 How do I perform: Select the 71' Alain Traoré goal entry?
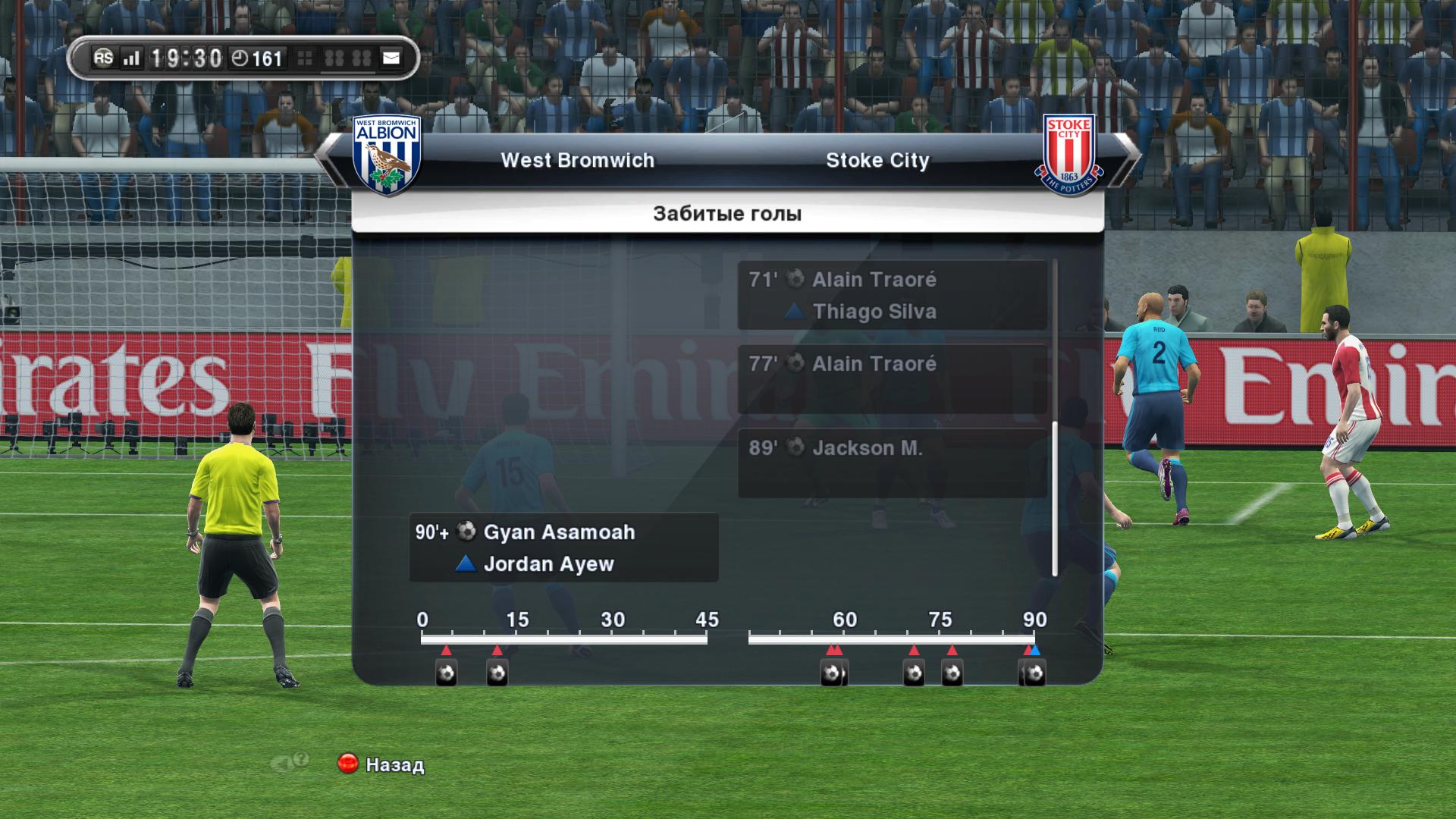coord(892,295)
